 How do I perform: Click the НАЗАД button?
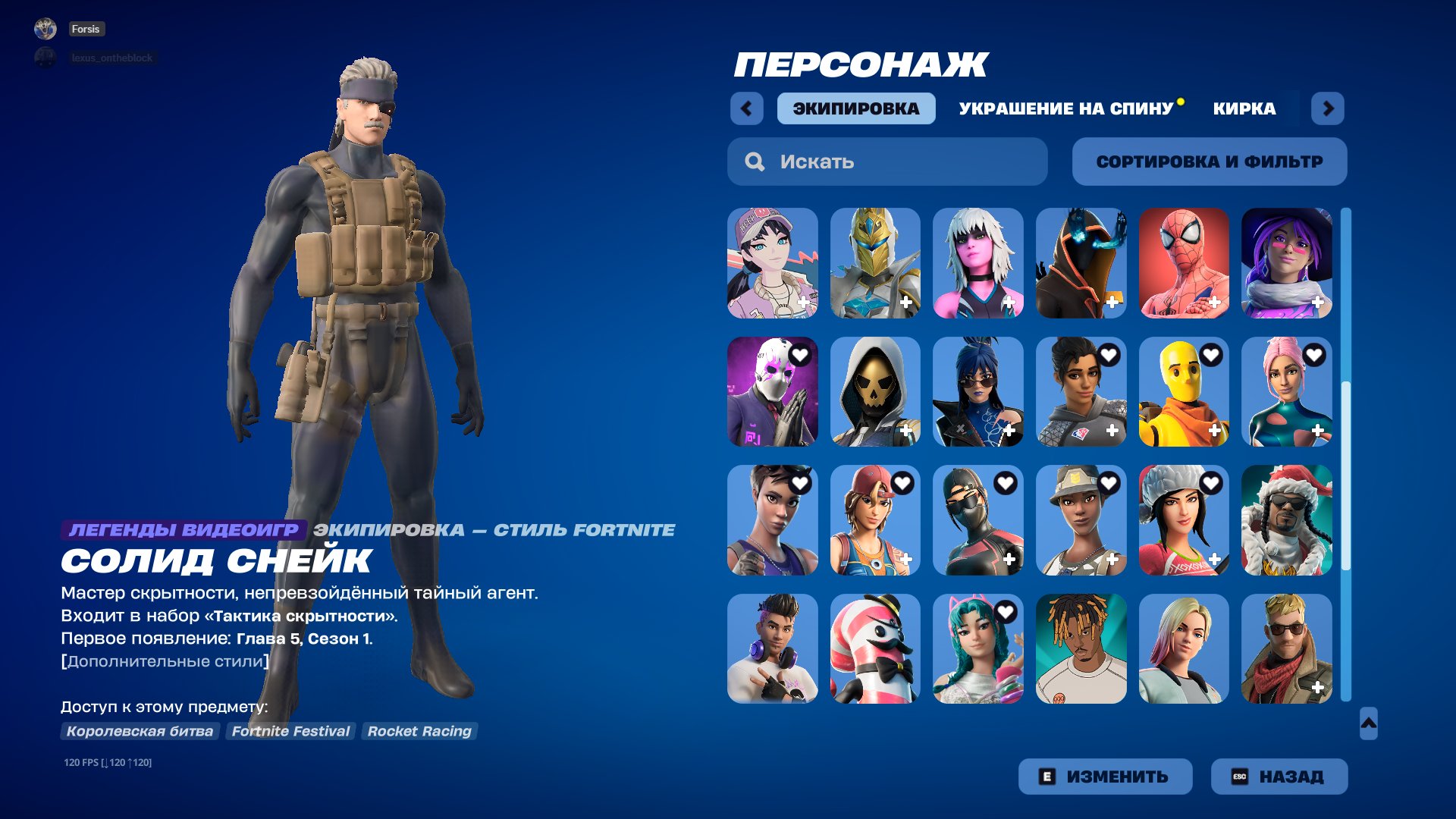coord(1279,776)
